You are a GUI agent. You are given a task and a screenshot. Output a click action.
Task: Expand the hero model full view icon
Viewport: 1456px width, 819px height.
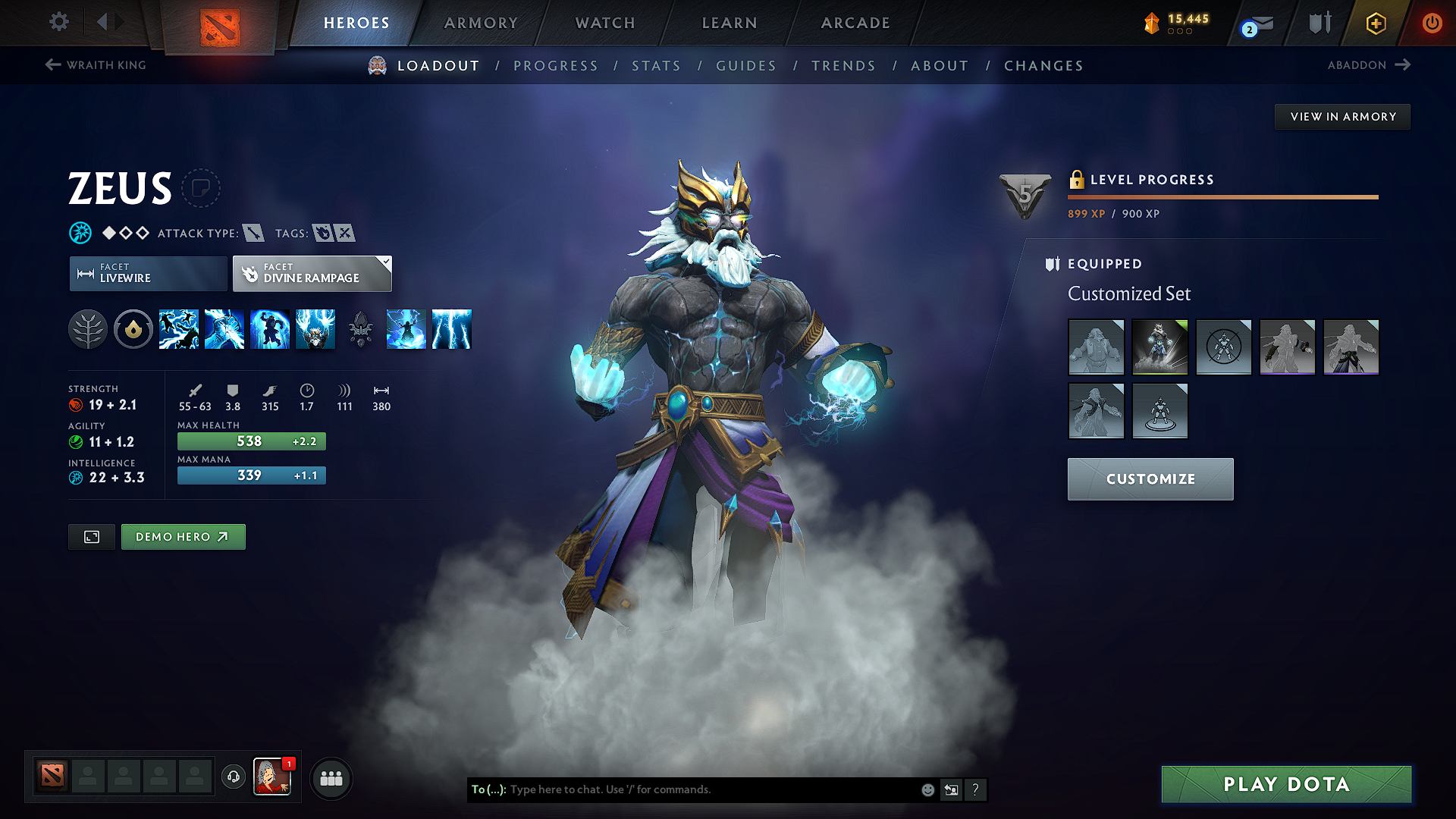click(91, 536)
